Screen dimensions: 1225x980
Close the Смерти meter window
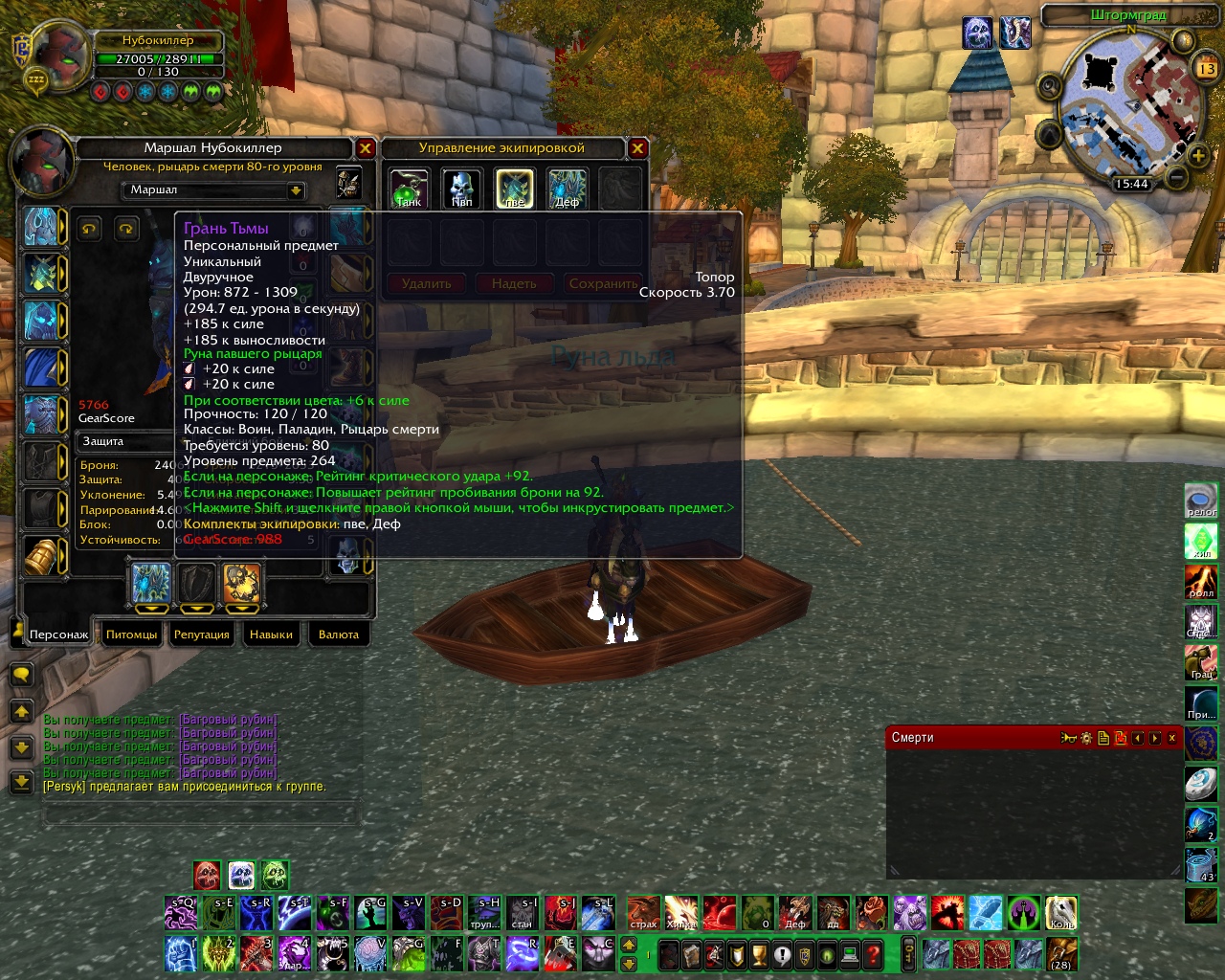[1172, 738]
